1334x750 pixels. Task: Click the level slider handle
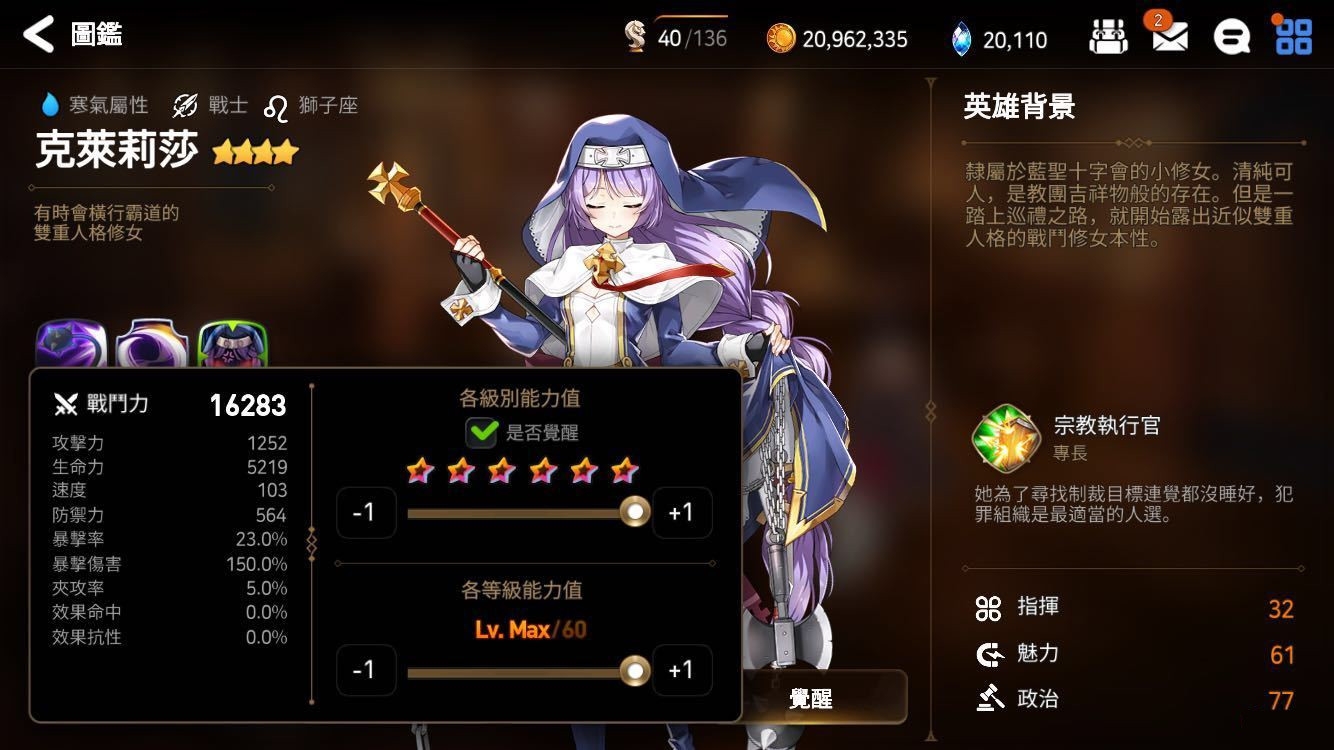point(634,670)
